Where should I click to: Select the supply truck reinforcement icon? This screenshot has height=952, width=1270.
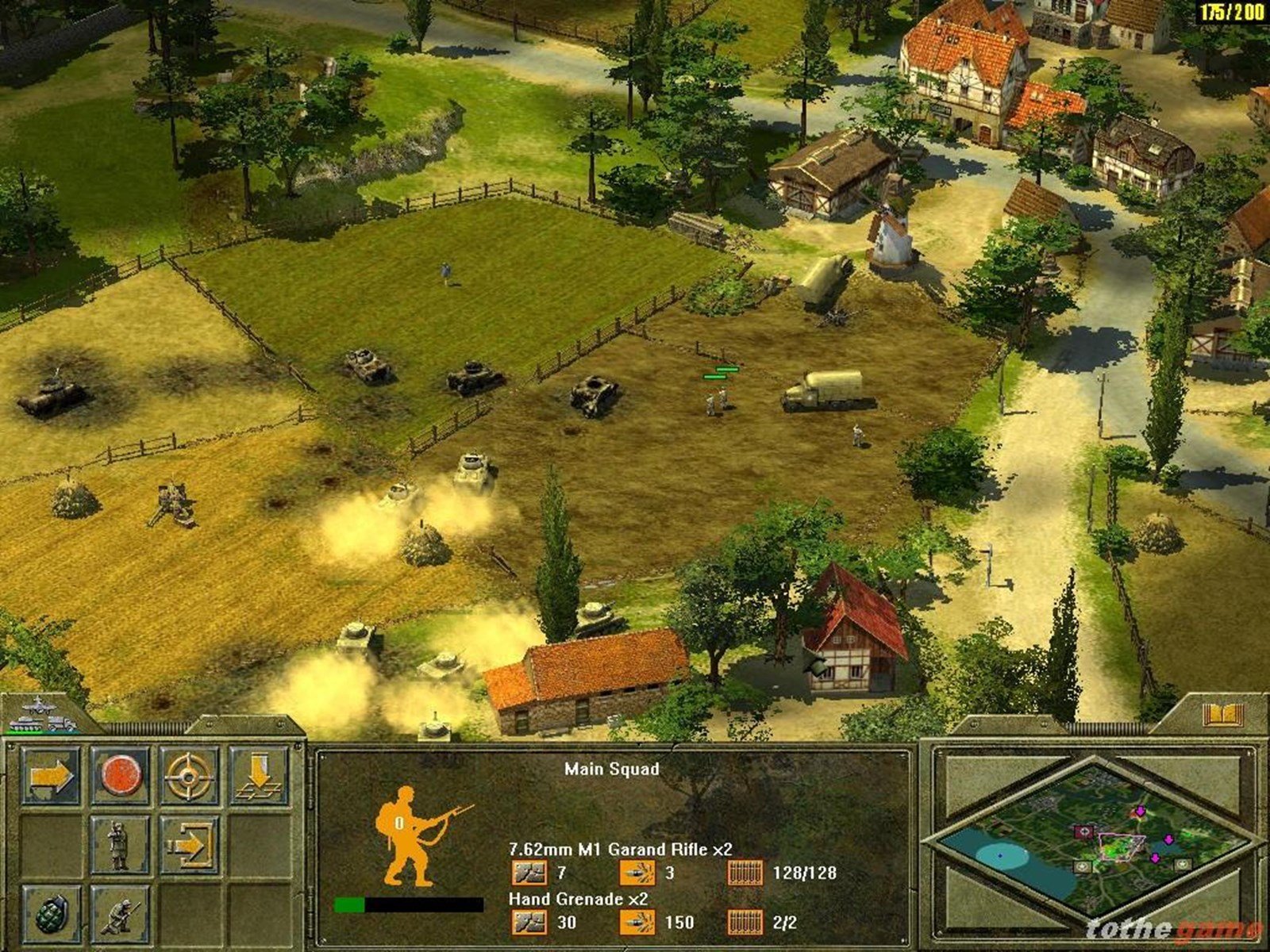(62, 724)
